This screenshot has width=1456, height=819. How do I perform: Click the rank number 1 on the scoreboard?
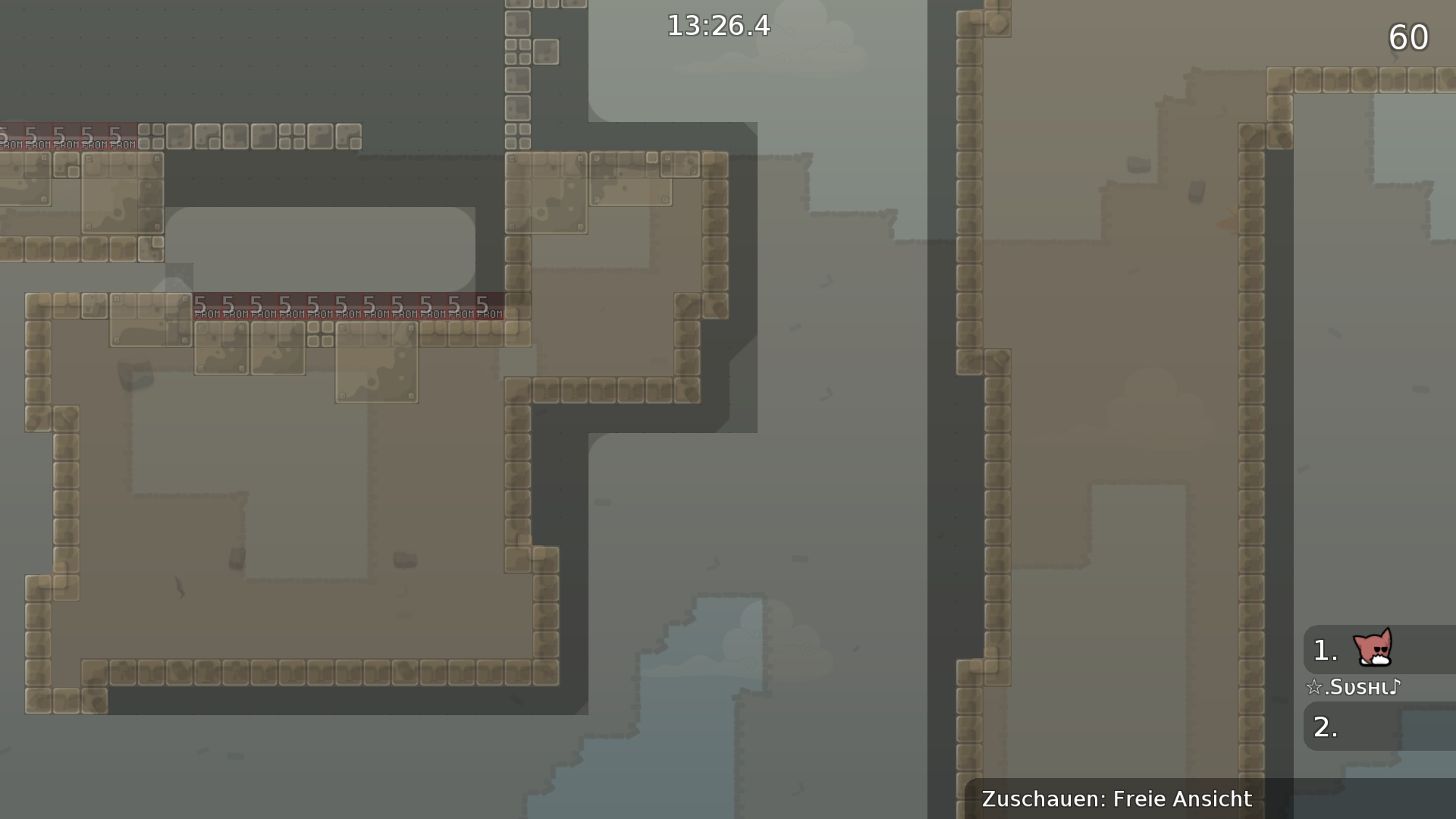click(x=1323, y=650)
